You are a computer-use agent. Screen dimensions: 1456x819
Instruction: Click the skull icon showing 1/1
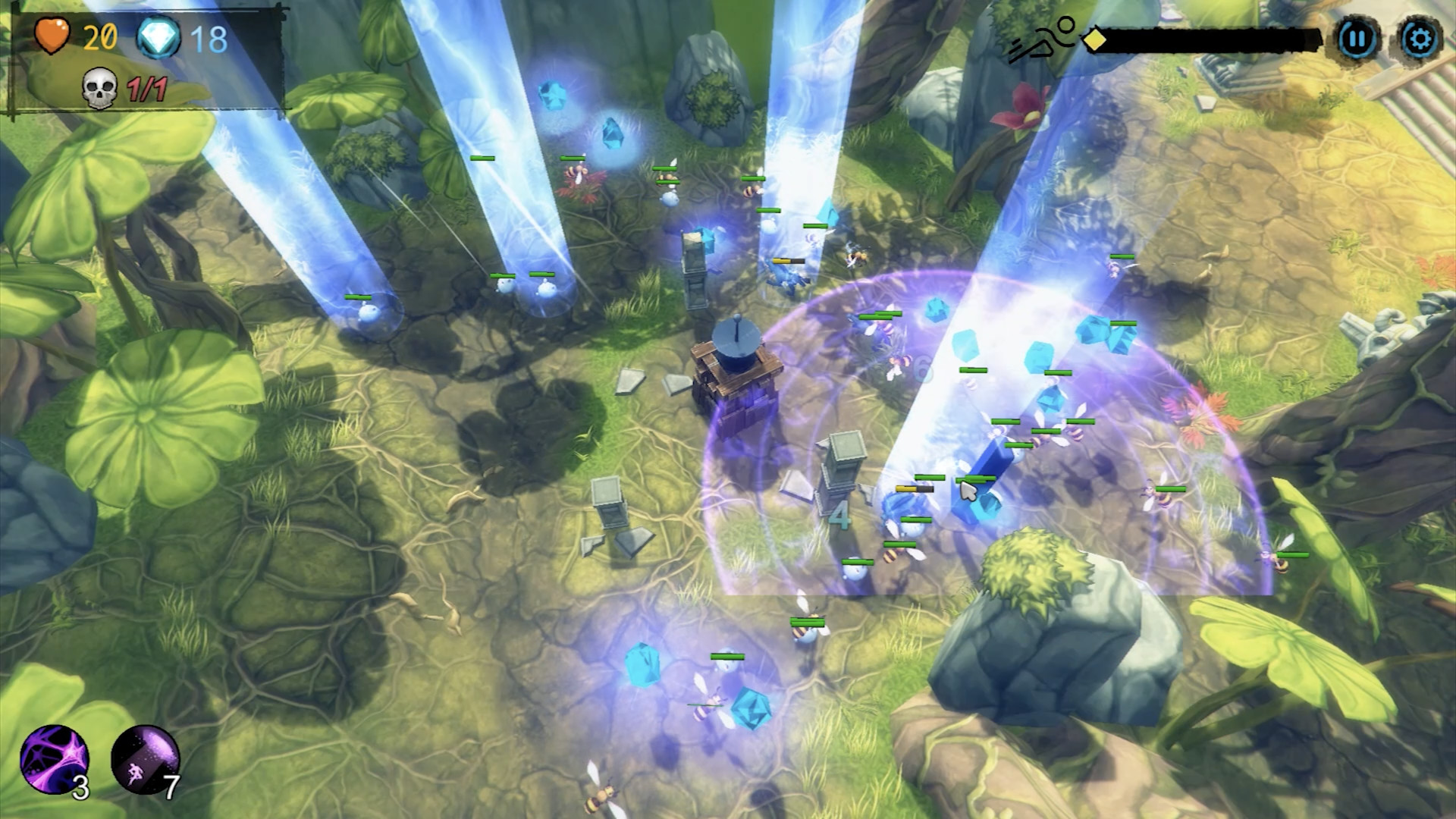(x=99, y=86)
